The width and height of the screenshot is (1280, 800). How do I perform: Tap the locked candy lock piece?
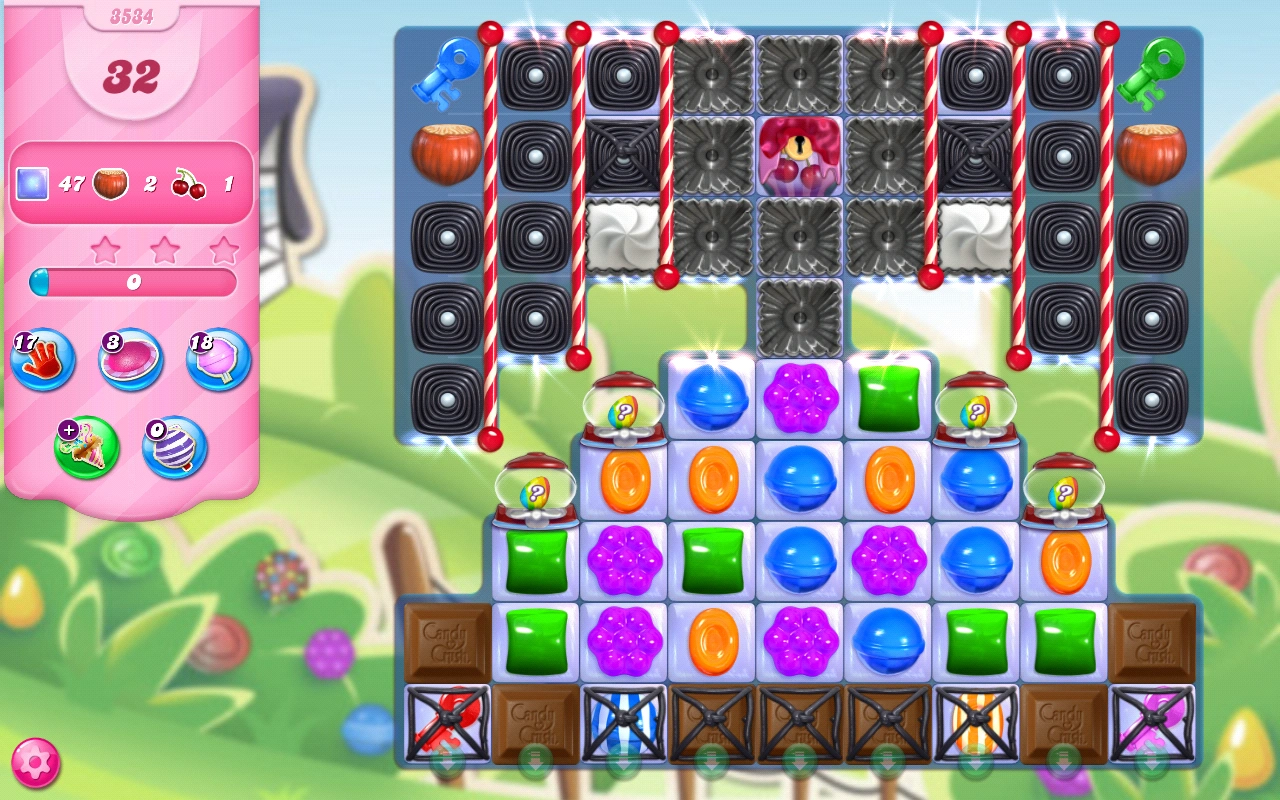799,155
